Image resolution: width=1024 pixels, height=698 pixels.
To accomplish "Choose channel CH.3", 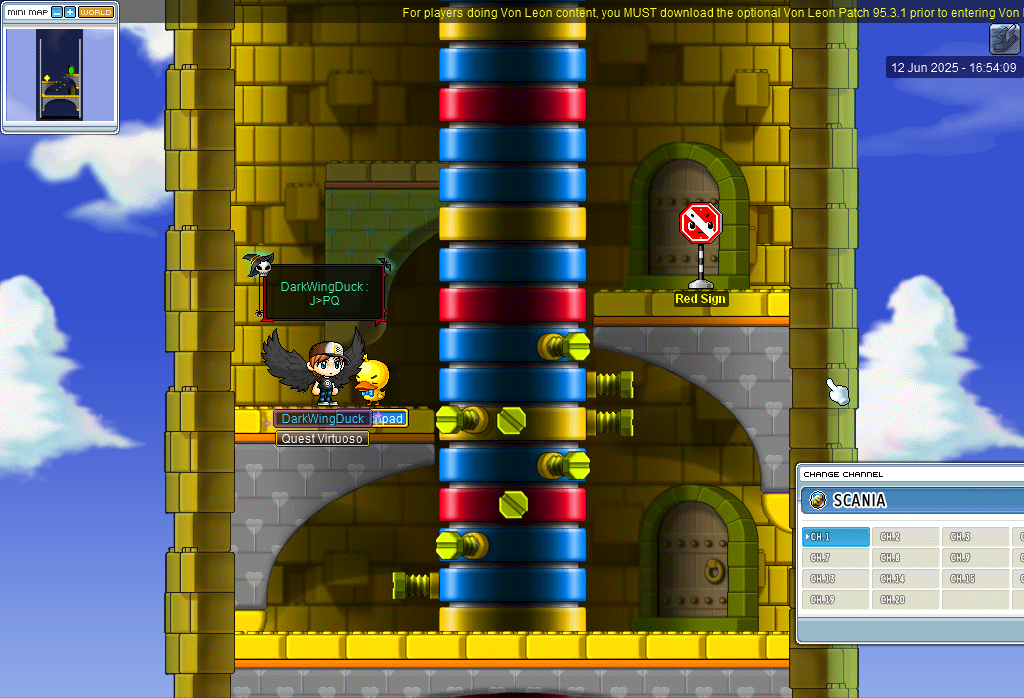I will [975, 537].
